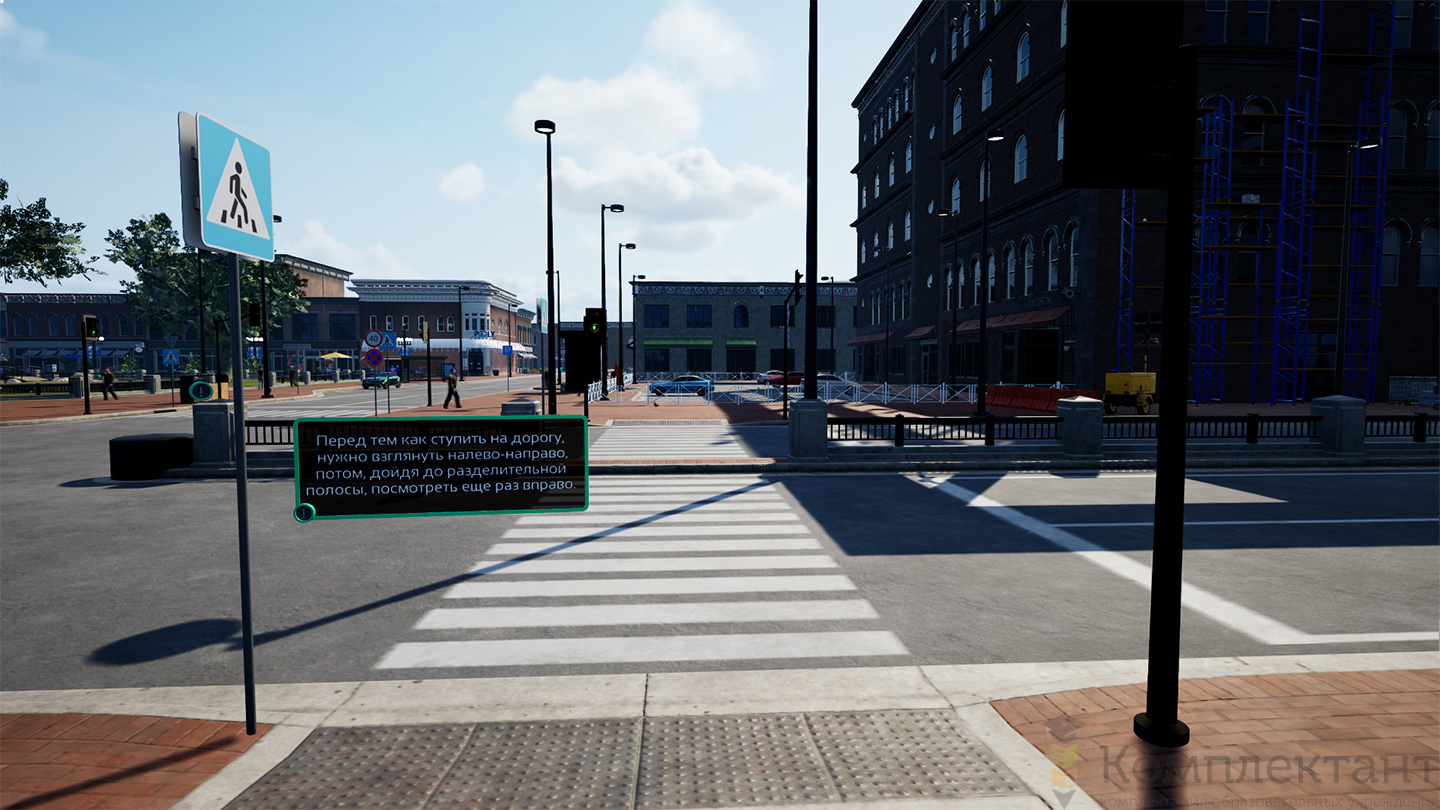Open the standalone exclamation hint marker near the bin
The height and width of the screenshot is (810, 1440).
click(201, 390)
